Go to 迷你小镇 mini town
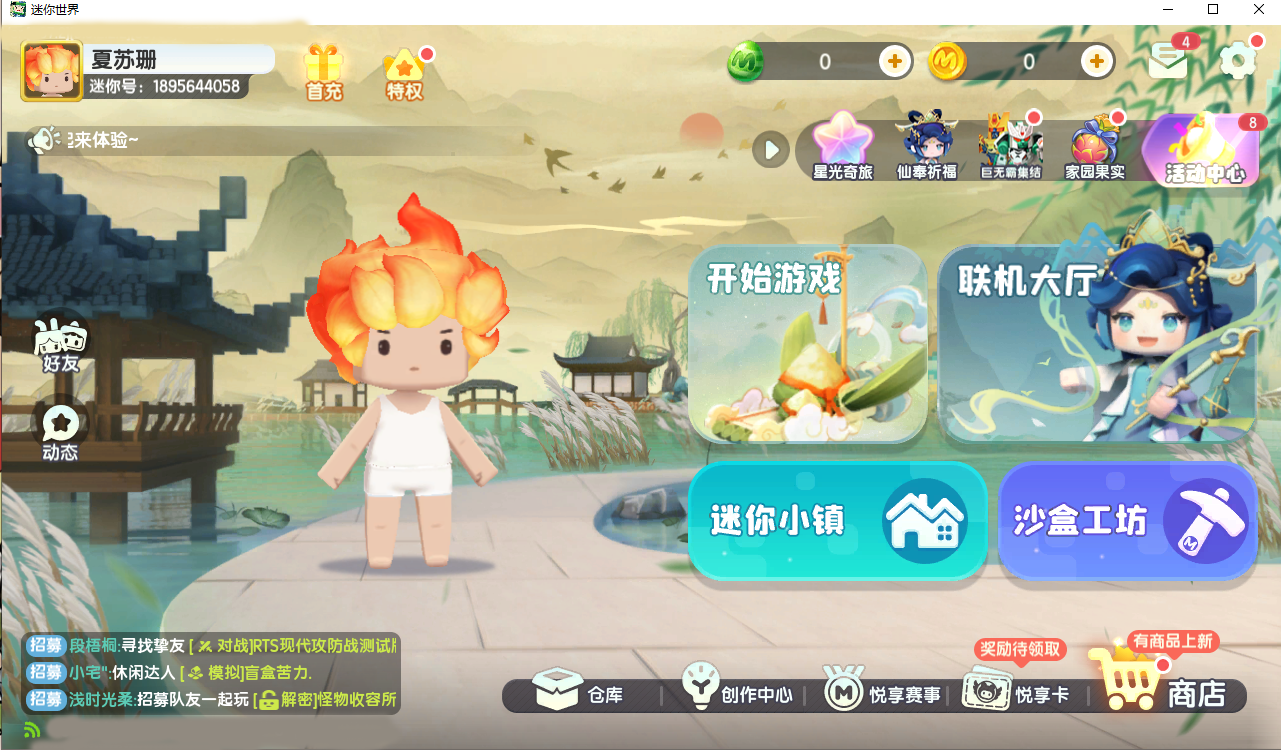 pyautogui.click(x=837, y=520)
